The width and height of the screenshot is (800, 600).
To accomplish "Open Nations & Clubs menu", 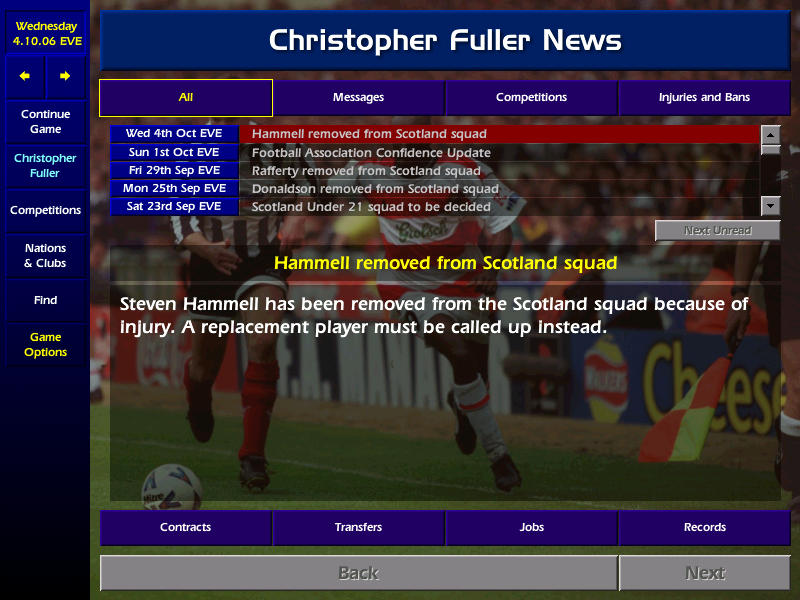I will 45,256.
